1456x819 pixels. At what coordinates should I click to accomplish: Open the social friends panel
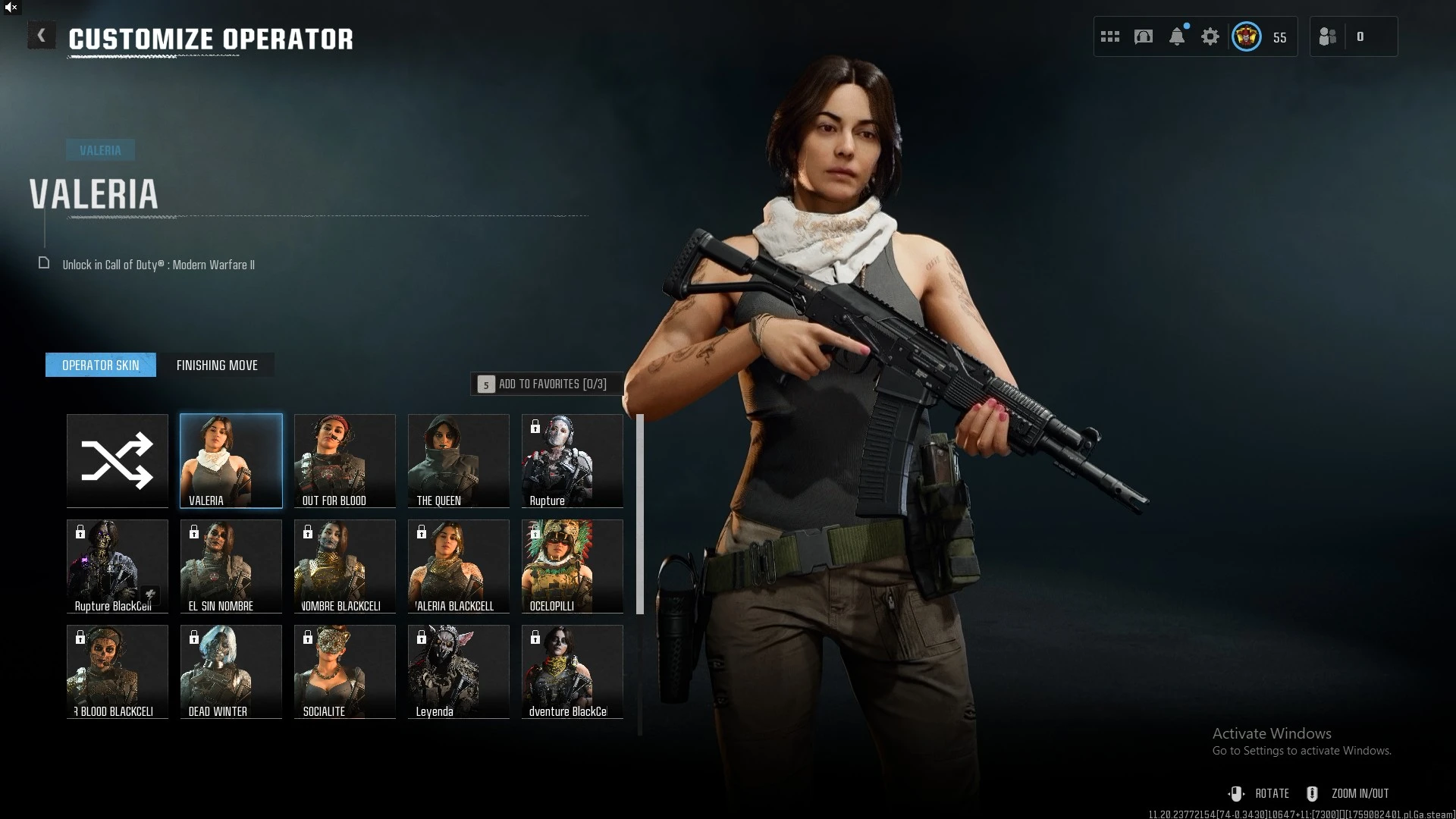click(x=1329, y=36)
